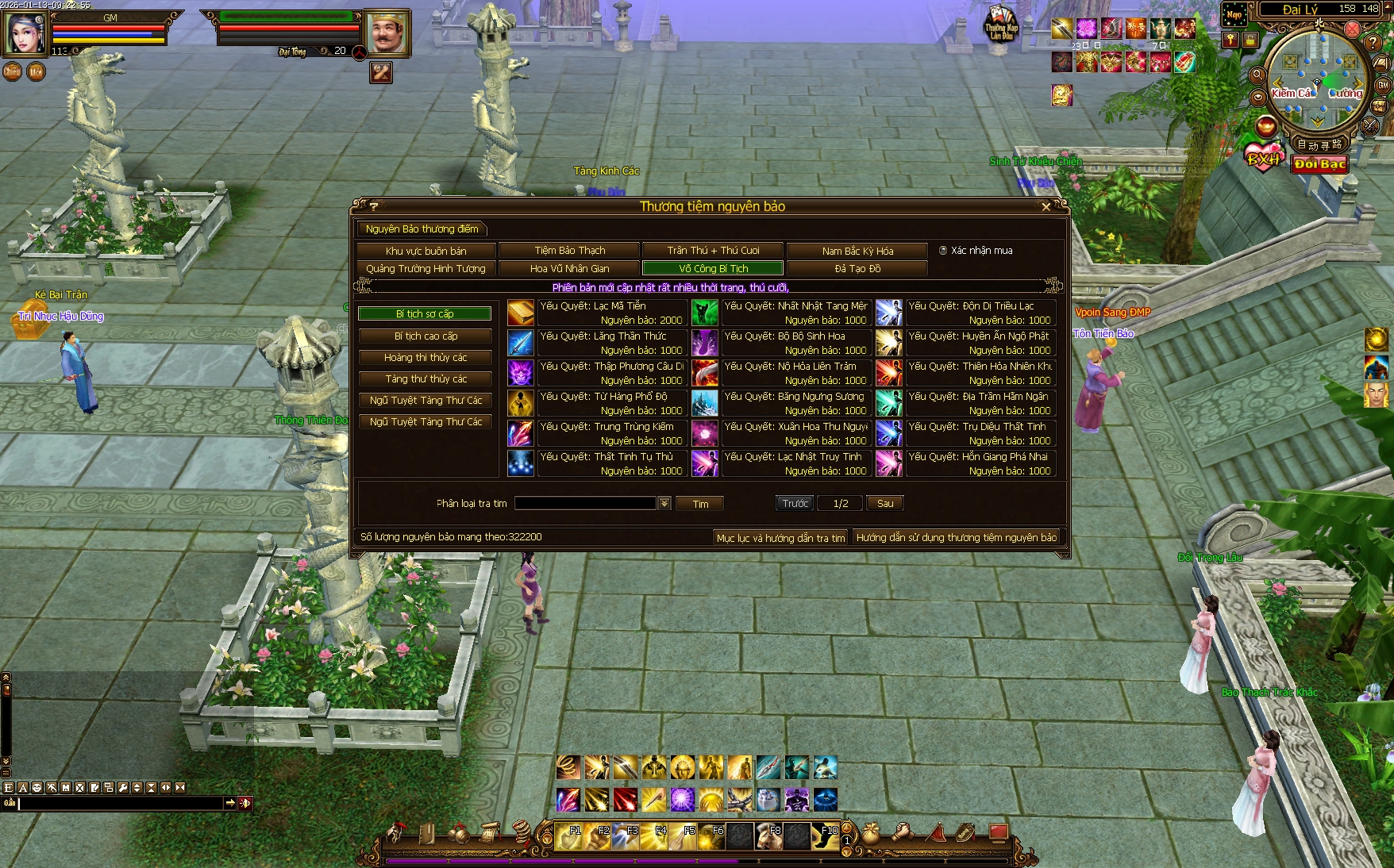Open Mục lục và hướng dẫn tra tìm
Image resolution: width=1394 pixels, height=868 pixels.
pyautogui.click(x=780, y=538)
